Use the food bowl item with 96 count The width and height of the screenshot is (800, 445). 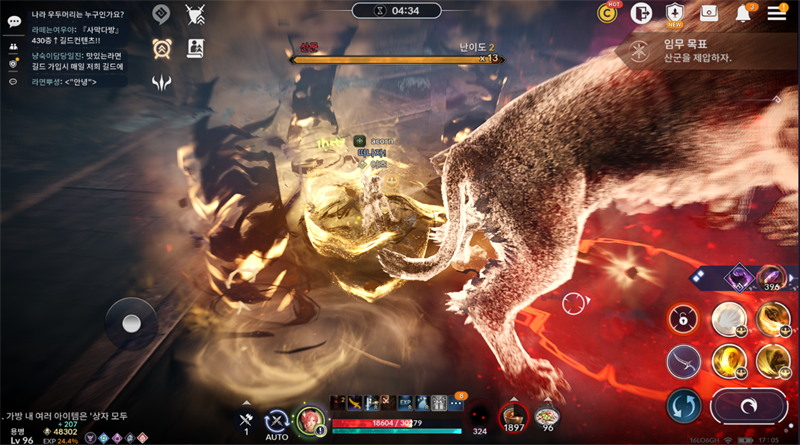click(x=547, y=417)
